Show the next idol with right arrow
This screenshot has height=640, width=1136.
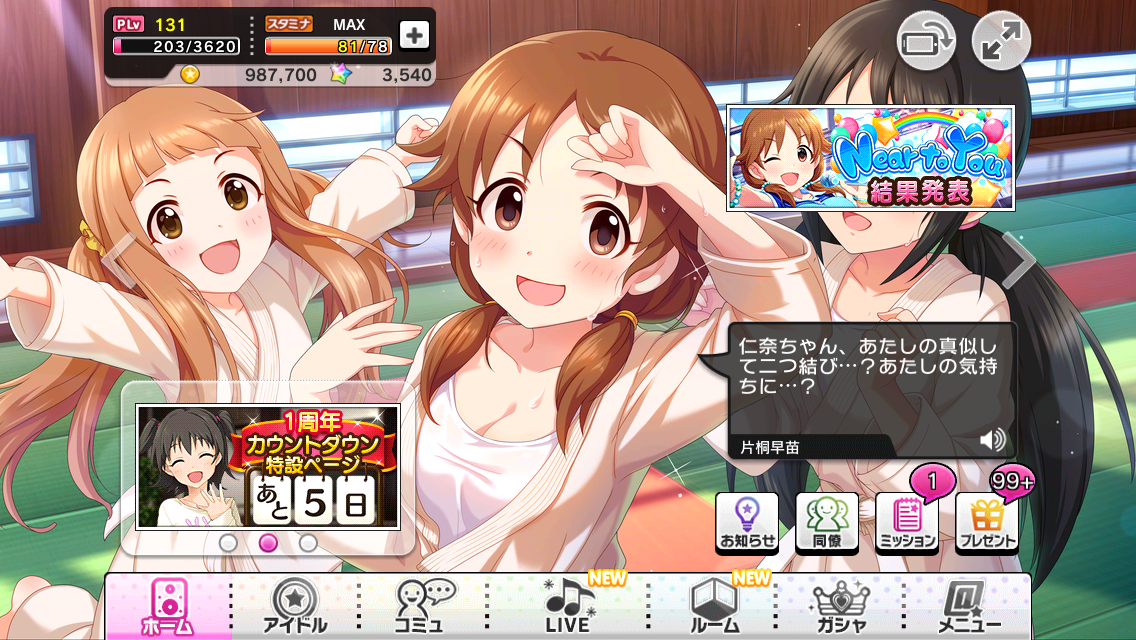[1020, 260]
